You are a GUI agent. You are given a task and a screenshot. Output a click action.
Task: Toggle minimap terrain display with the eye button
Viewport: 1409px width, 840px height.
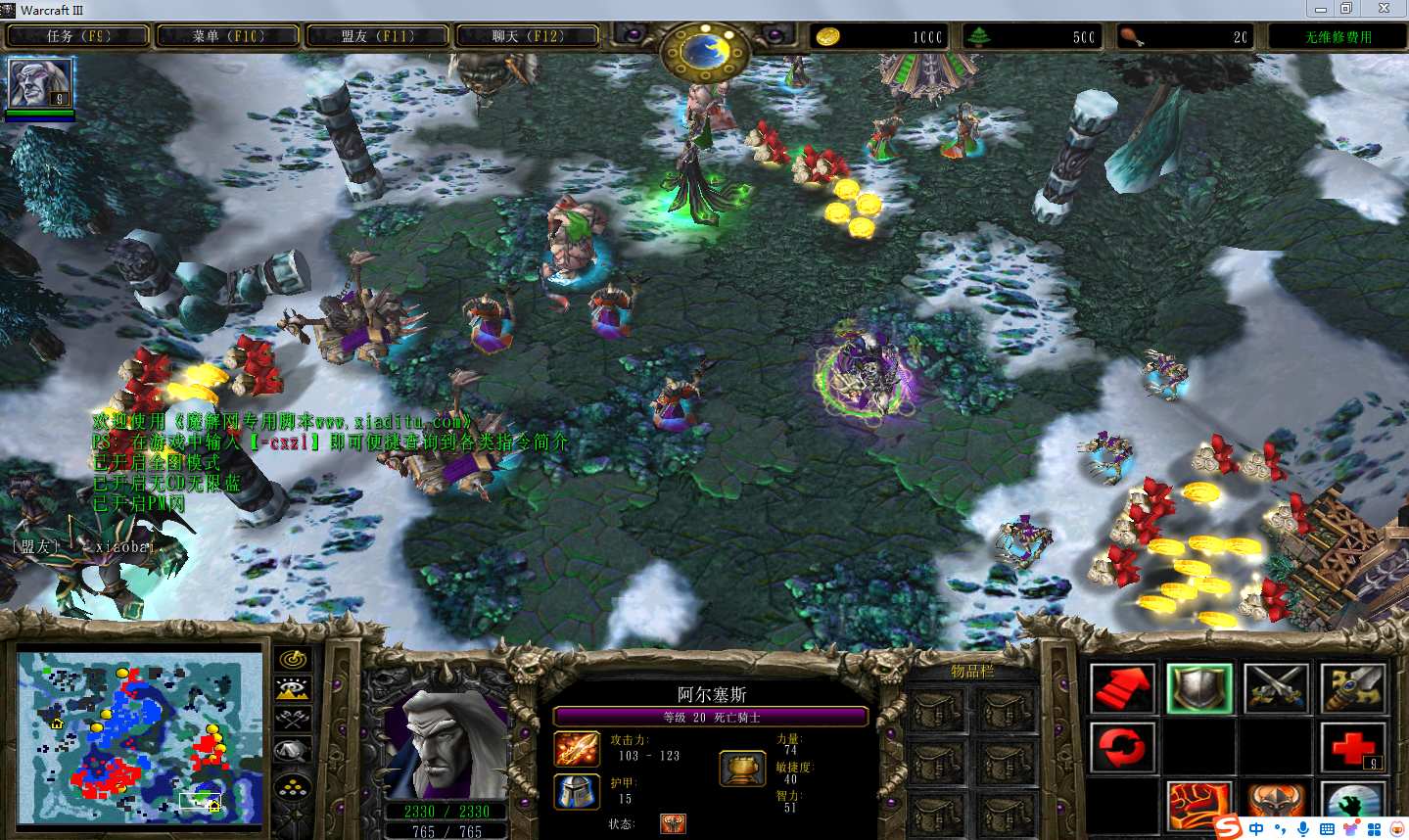click(x=294, y=689)
